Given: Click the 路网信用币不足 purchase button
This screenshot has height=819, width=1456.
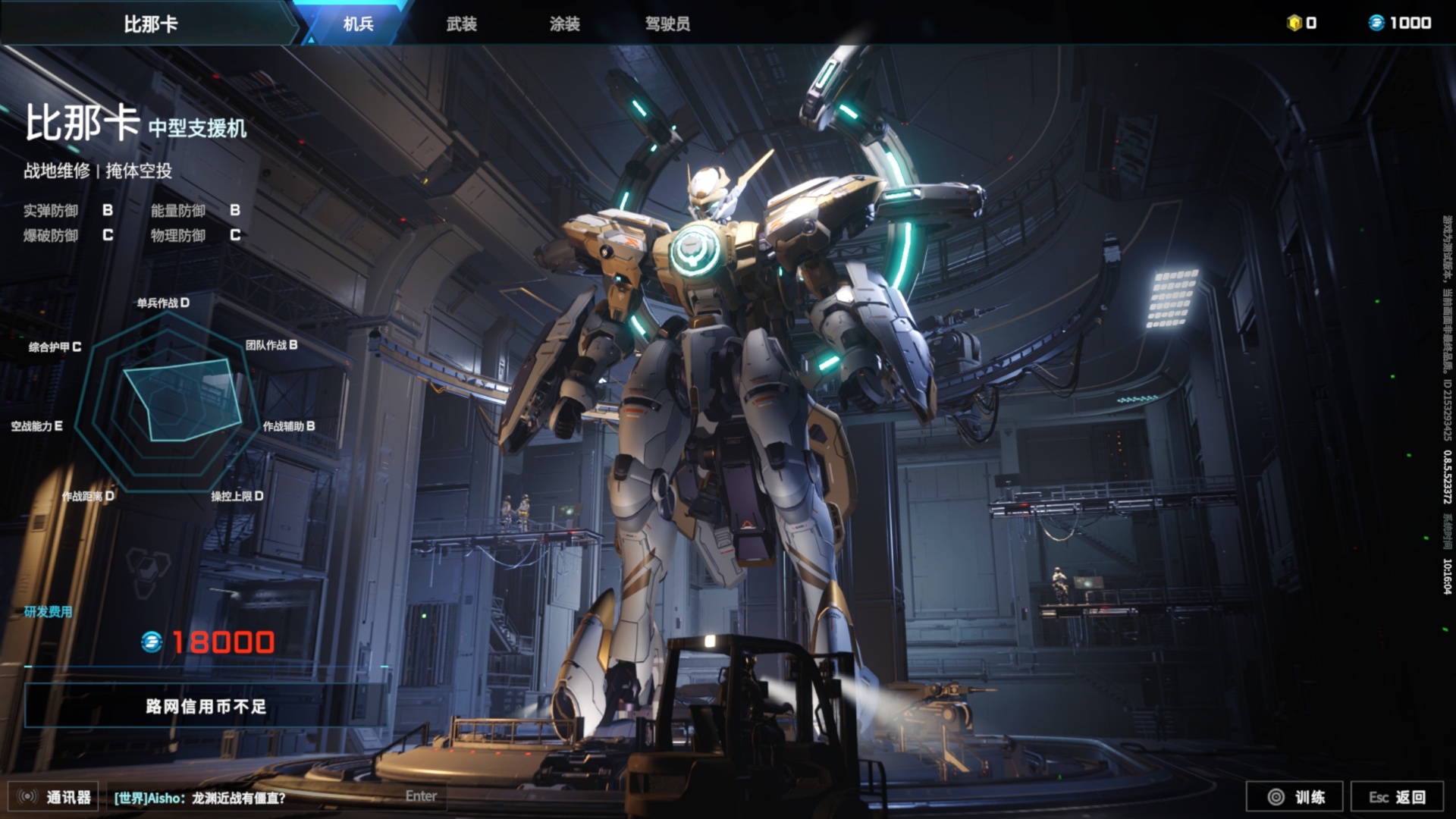Looking at the screenshot, I should click(206, 706).
